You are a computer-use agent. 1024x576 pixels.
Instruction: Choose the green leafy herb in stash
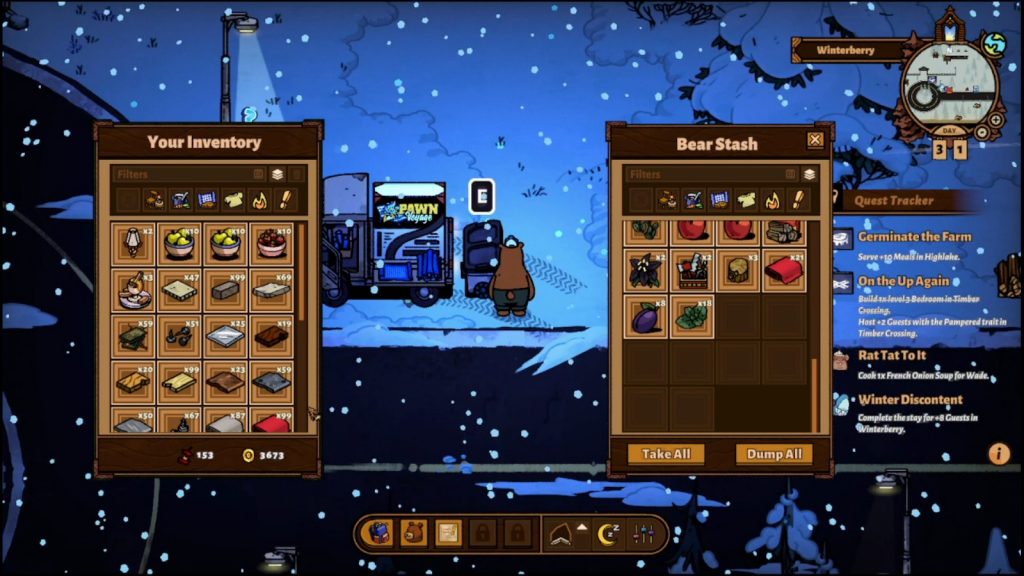(x=692, y=316)
